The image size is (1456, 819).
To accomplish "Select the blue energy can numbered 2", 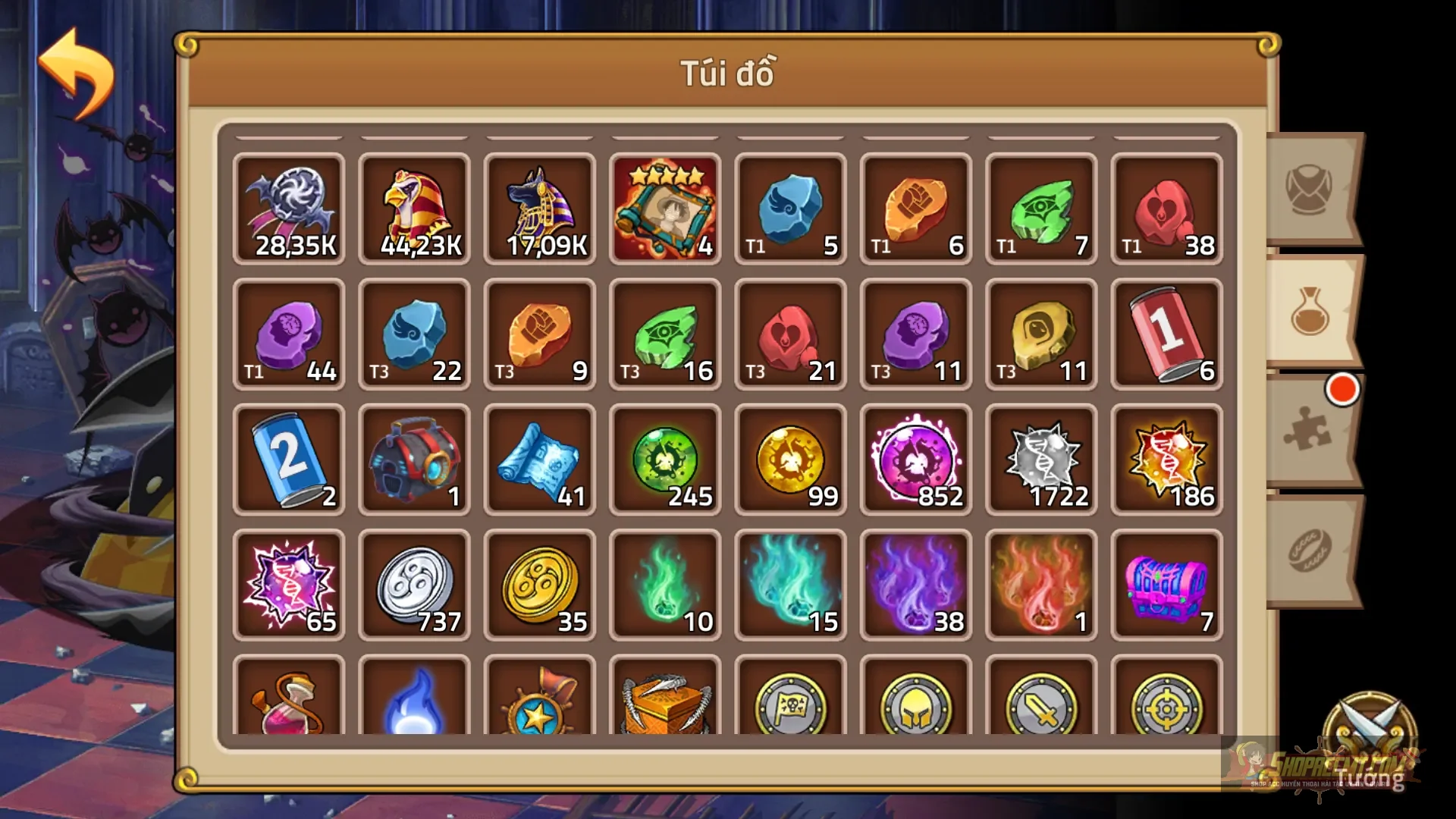I will pyautogui.click(x=288, y=459).
